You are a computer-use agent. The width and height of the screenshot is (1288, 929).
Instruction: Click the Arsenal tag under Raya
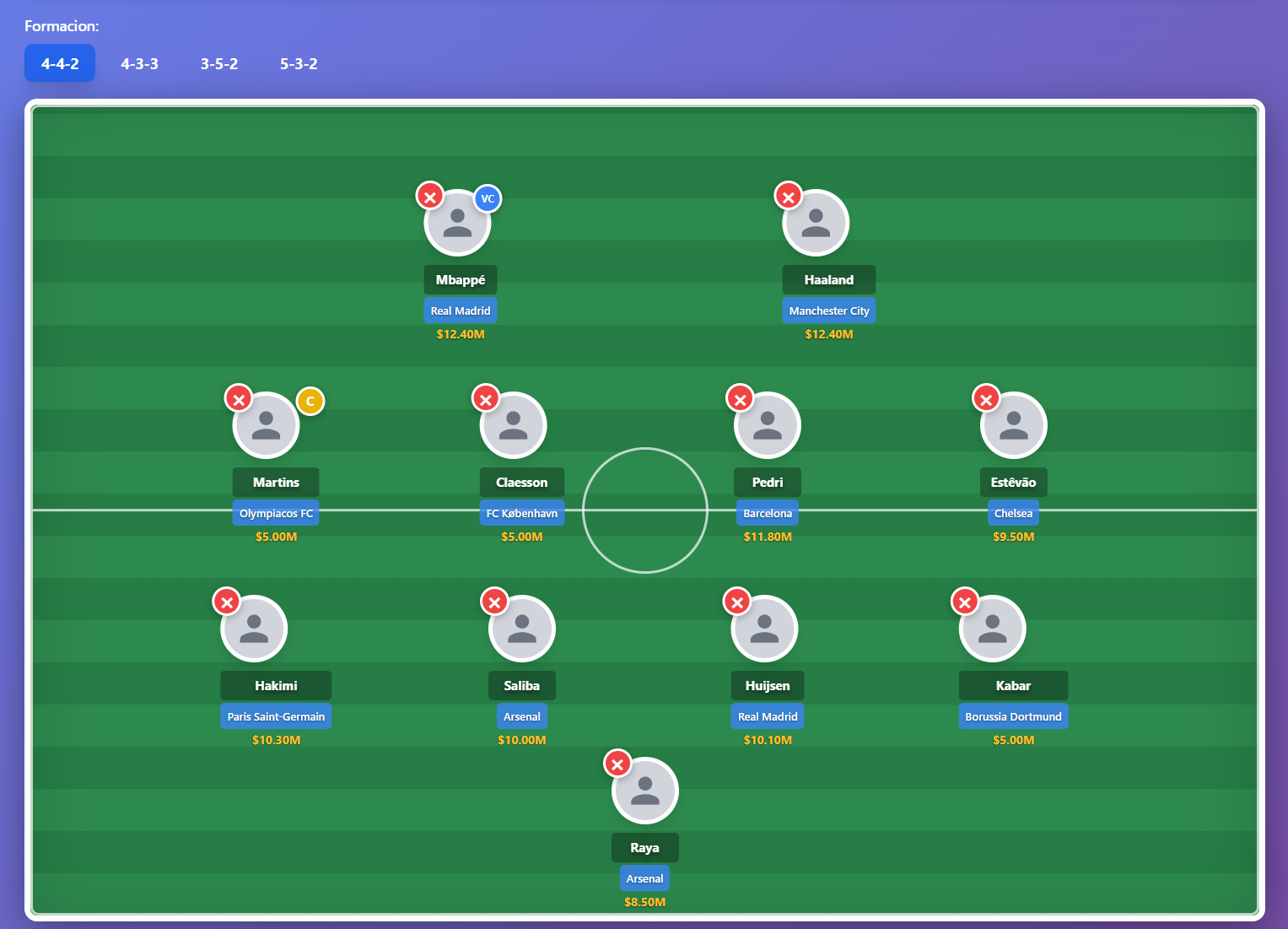[644, 878]
